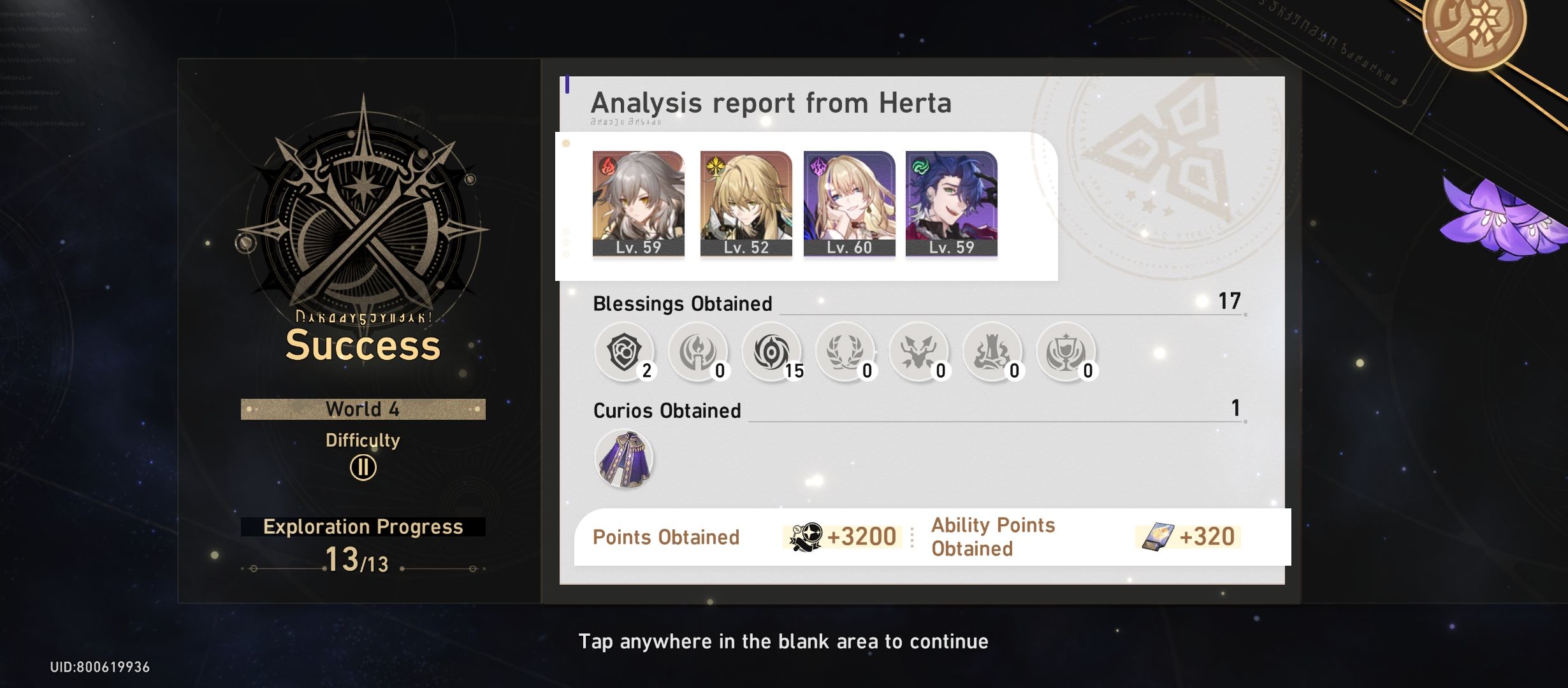Click the laurel wreath blessing icon
The width and height of the screenshot is (1568, 688).
tap(845, 352)
